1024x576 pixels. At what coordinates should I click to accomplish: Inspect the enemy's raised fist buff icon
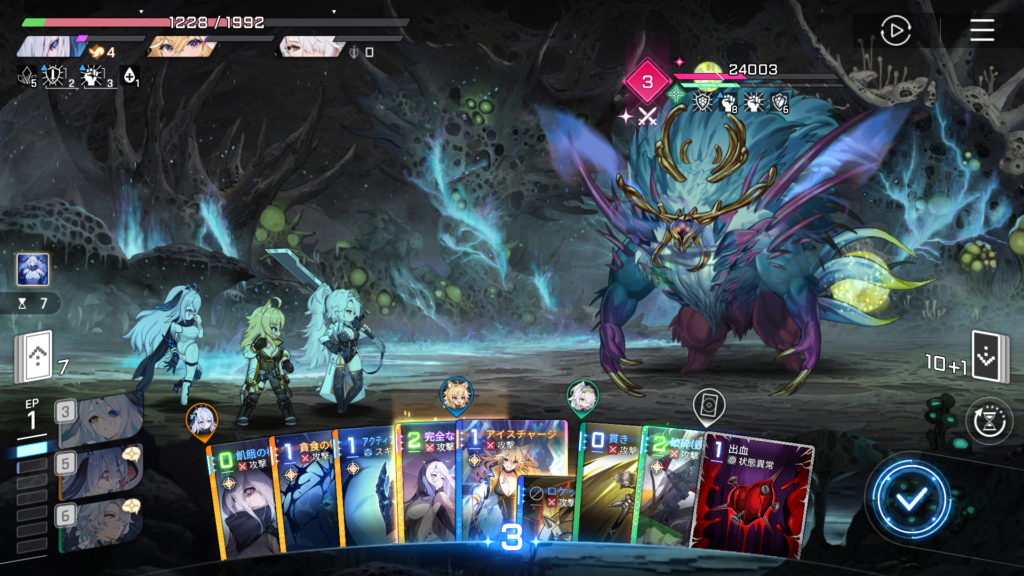pos(728,102)
